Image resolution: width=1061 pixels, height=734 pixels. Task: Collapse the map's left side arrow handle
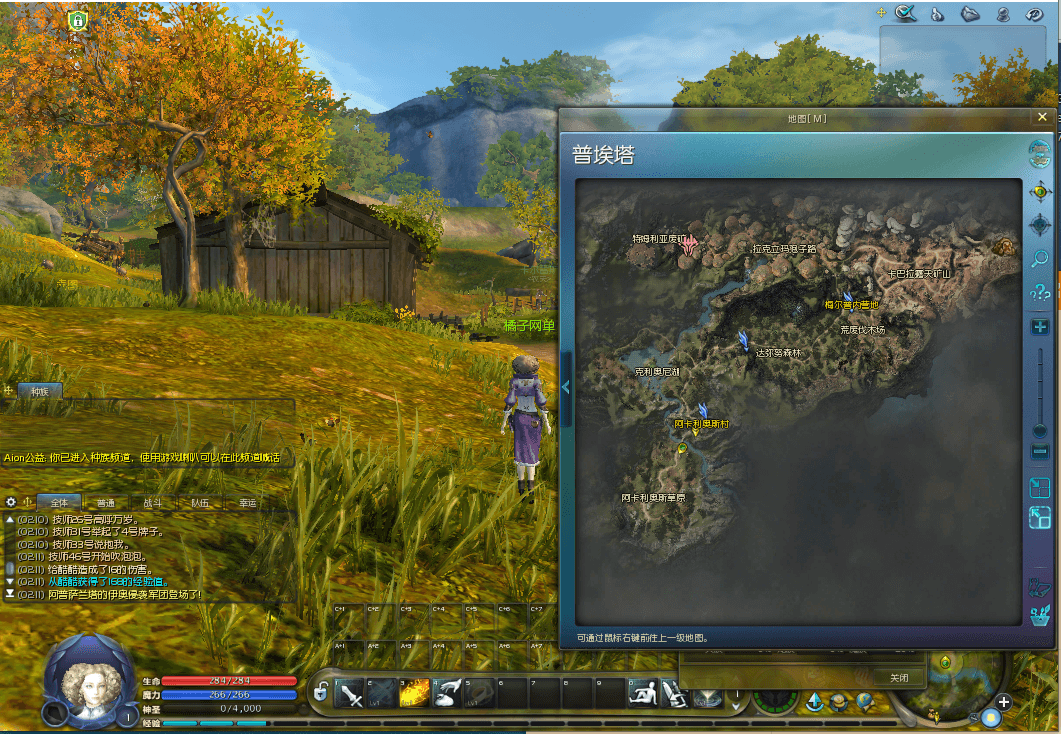(x=566, y=387)
